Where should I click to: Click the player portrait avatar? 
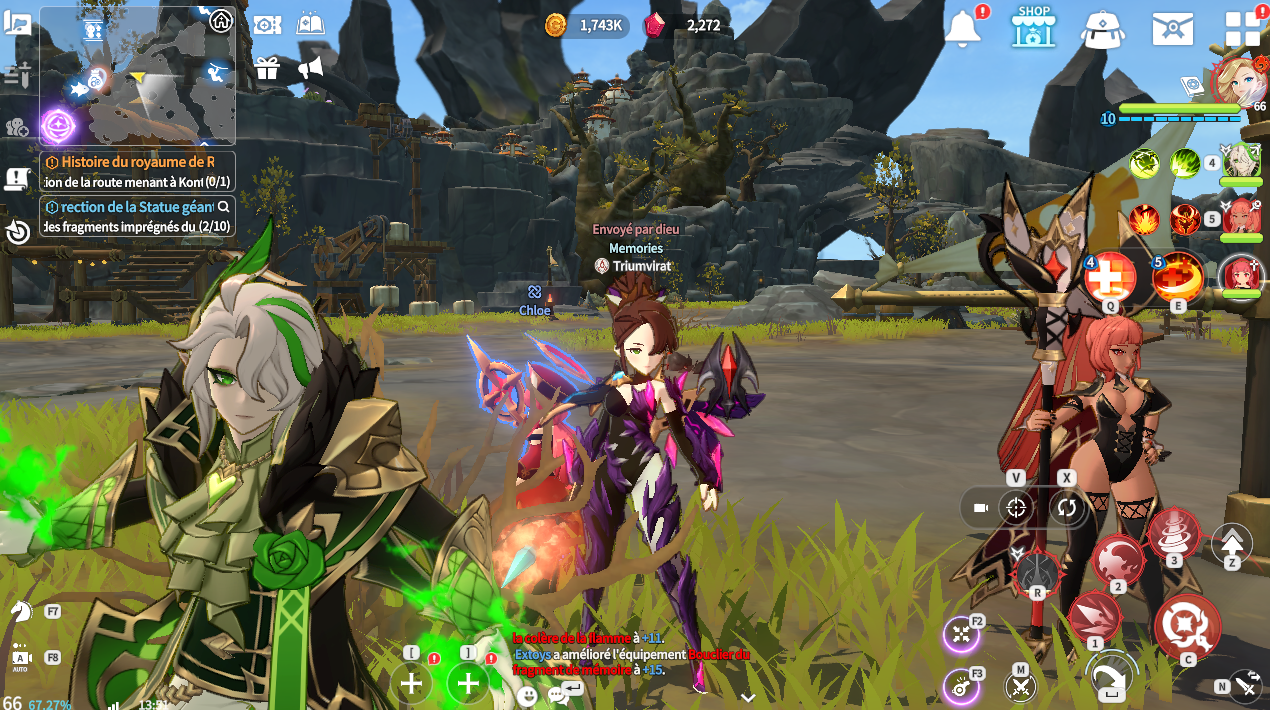1239,80
